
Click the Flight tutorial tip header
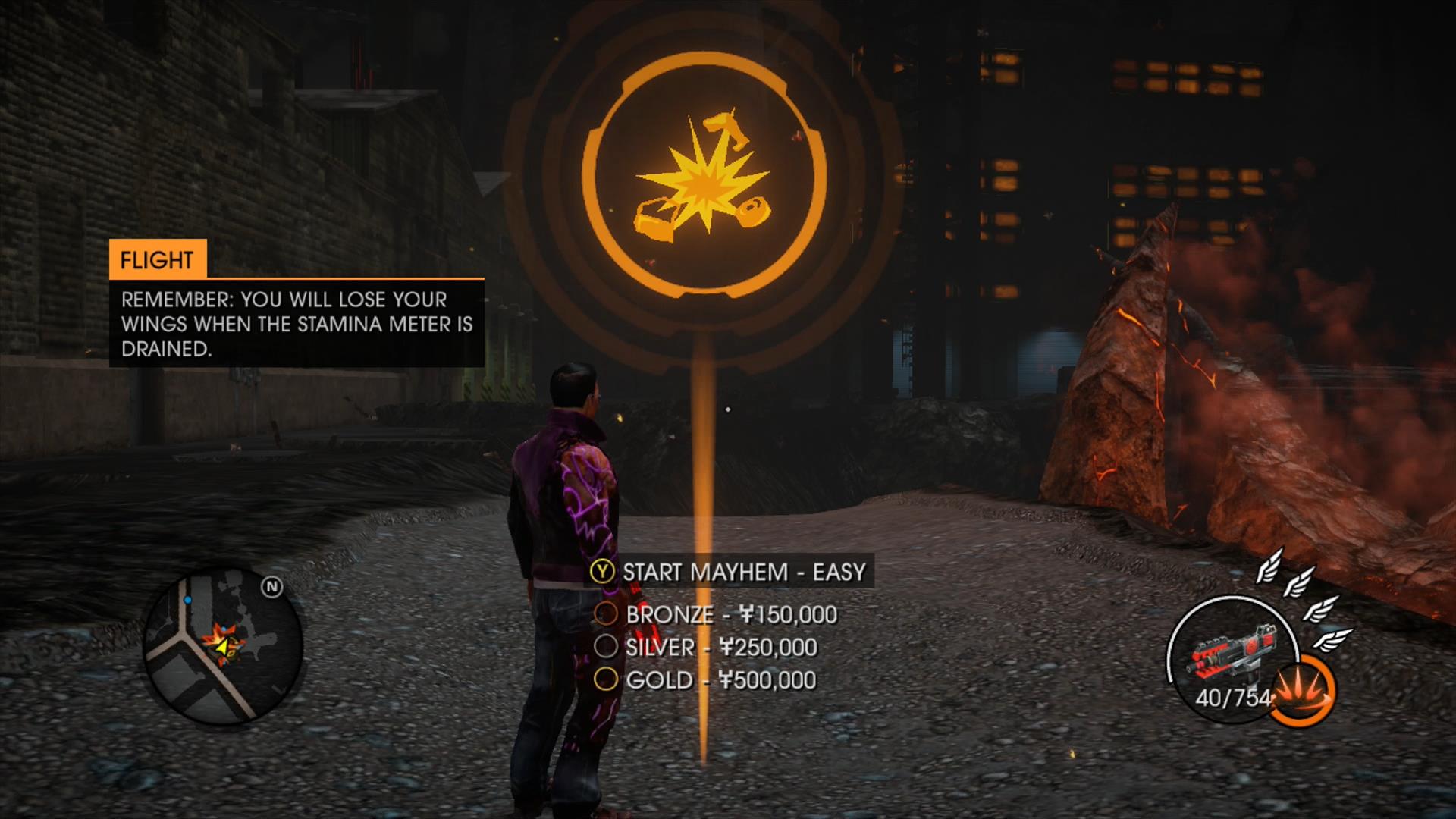tap(157, 260)
